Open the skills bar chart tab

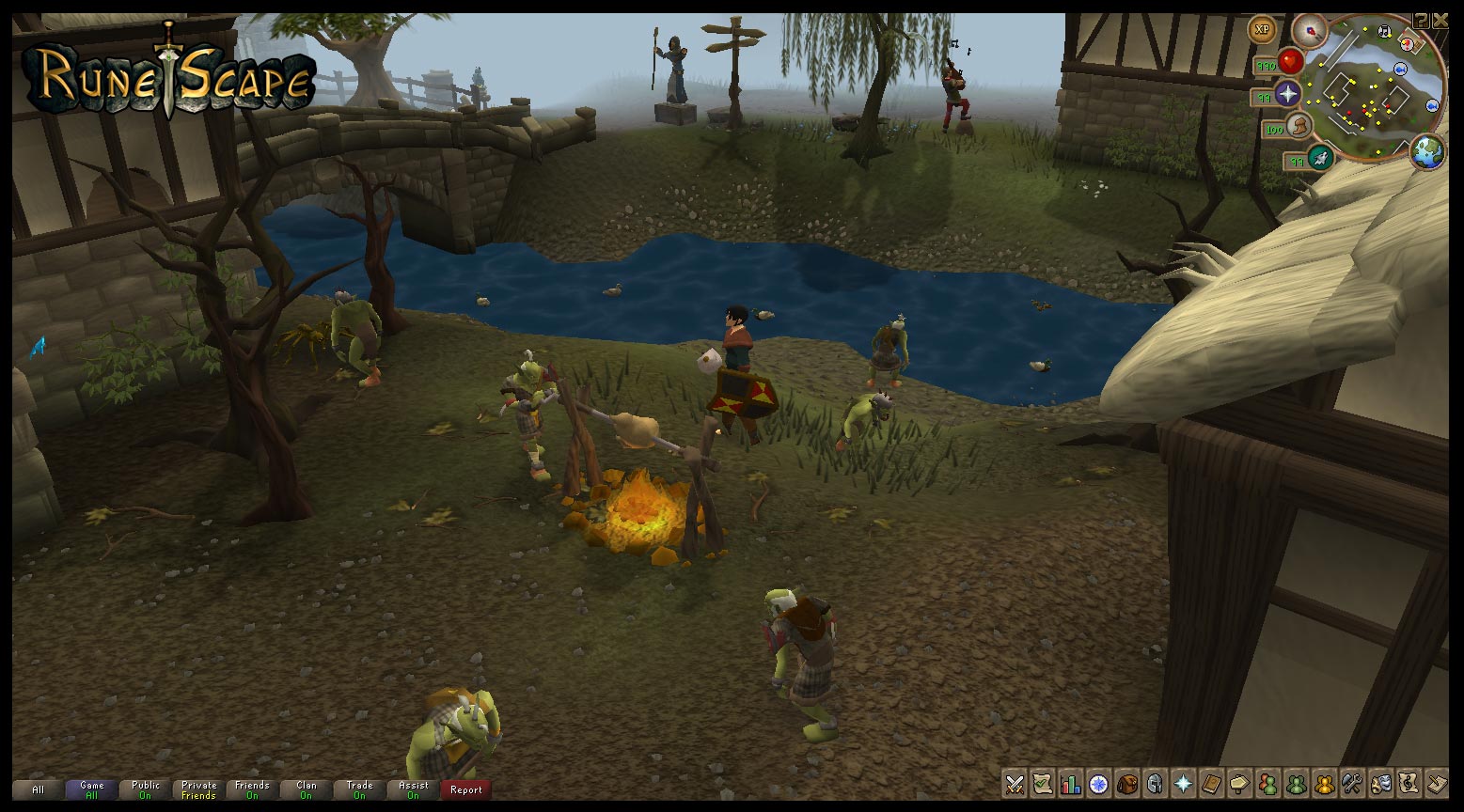pyautogui.click(x=1071, y=783)
